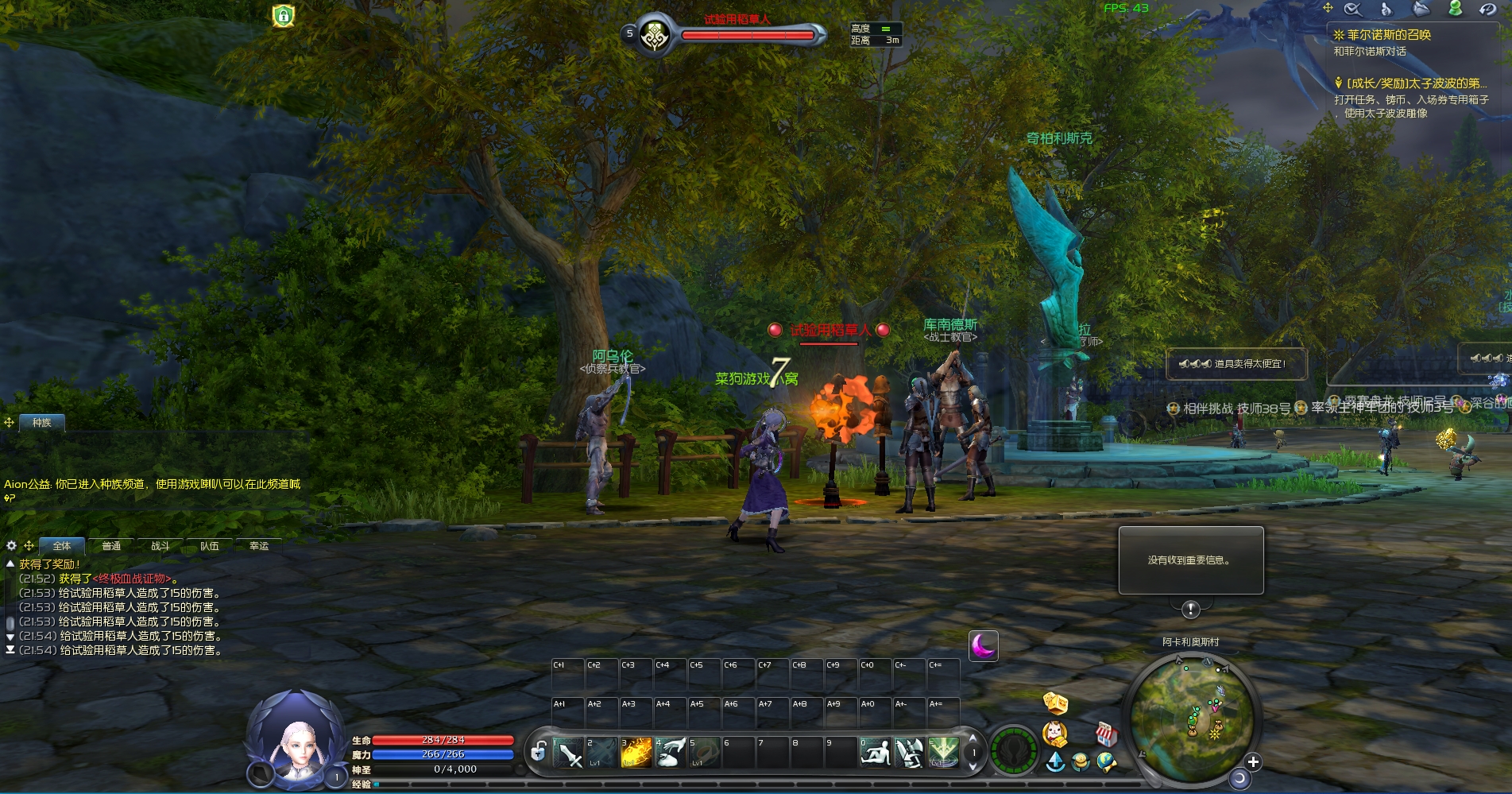Toggle the hotbar padlock icon
This screenshot has height=794, width=1512.
tap(538, 751)
